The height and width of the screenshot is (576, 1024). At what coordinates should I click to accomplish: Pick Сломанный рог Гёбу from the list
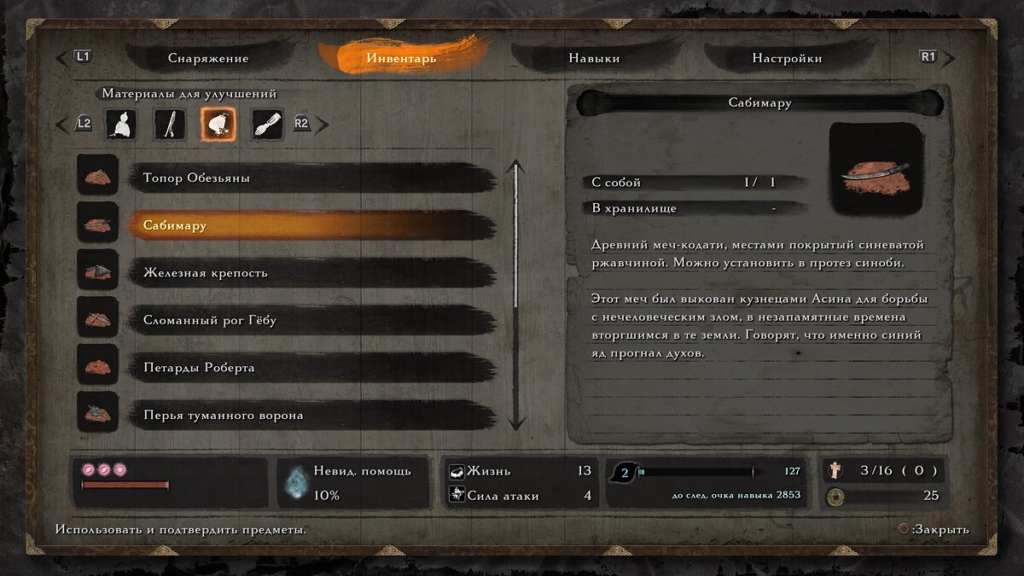(310, 320)
